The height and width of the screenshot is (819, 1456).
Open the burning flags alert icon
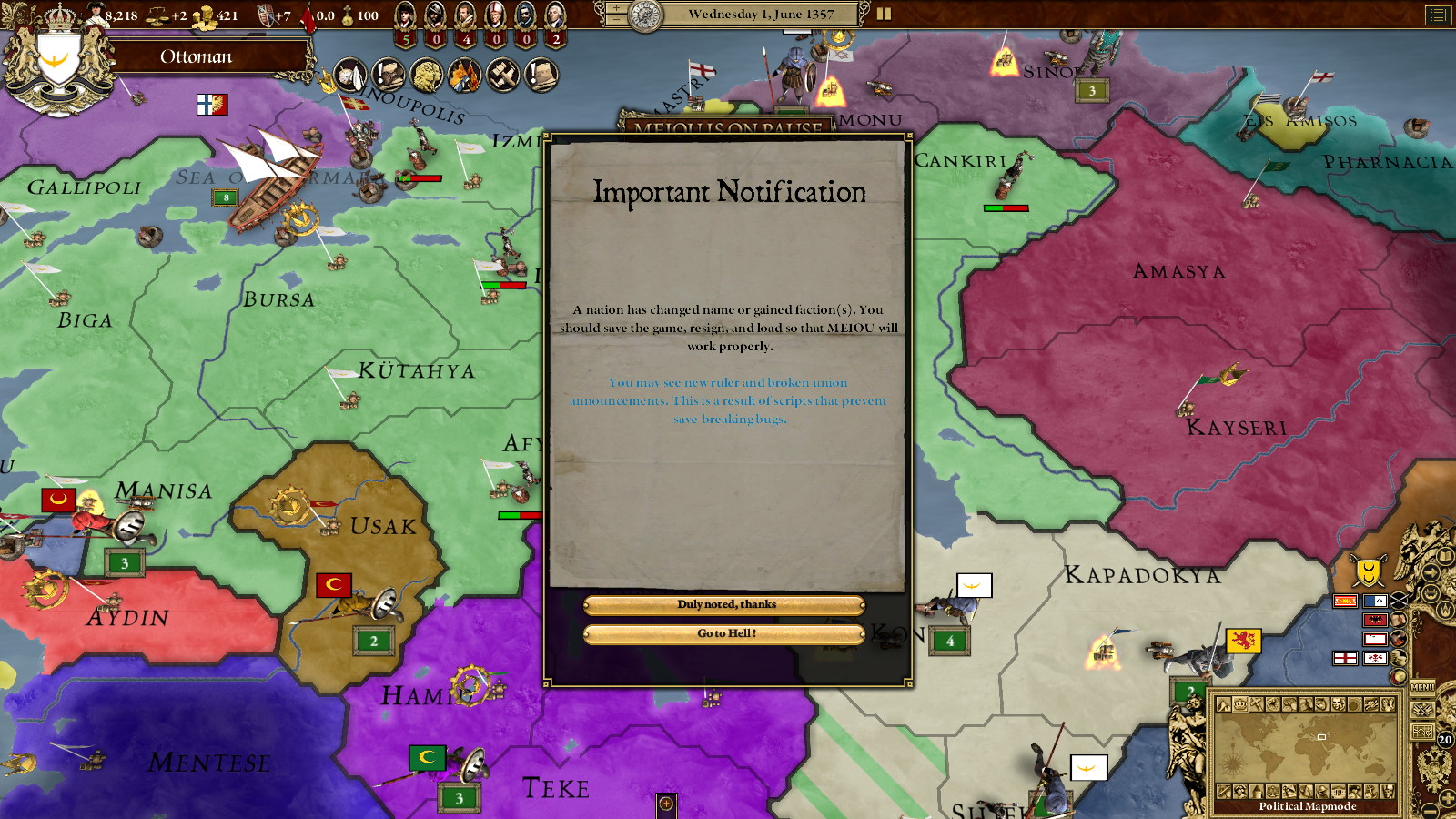pyautogui.click(x=464, y=76)
